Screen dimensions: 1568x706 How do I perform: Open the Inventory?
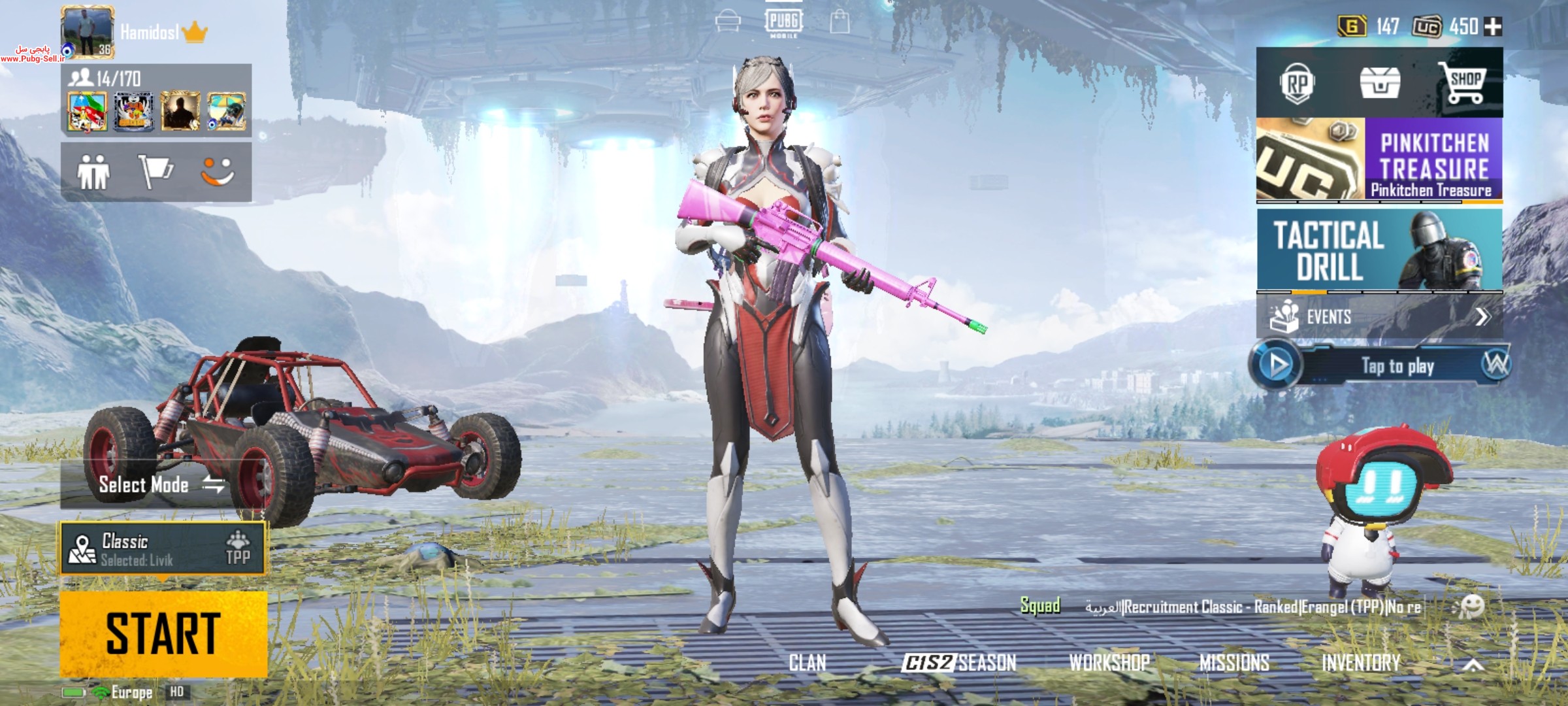coord(1361,663)
